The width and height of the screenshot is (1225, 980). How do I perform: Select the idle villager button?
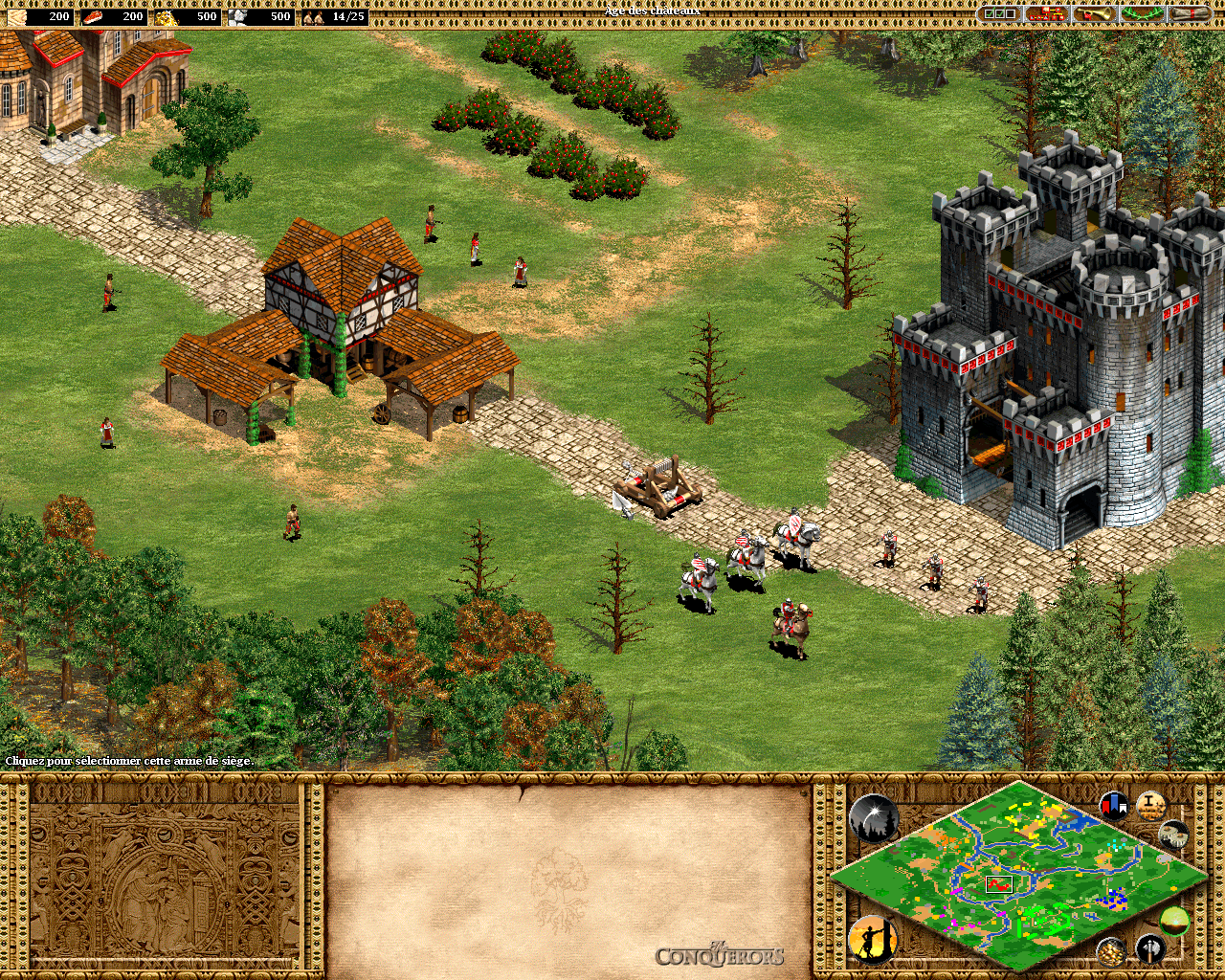pyautogui.click(x=873, y=939)
